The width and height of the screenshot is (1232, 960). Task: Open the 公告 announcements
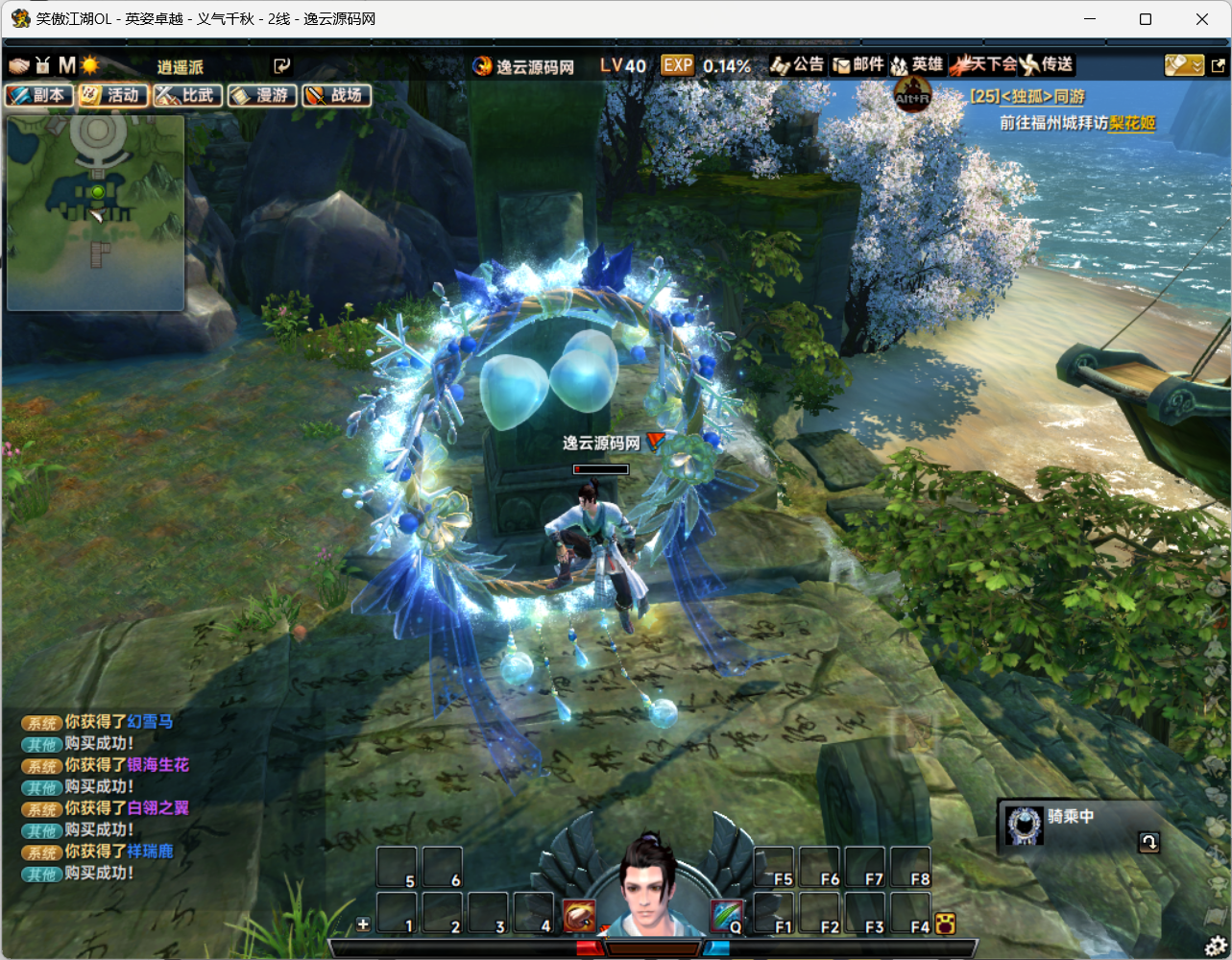click(798, 65)
